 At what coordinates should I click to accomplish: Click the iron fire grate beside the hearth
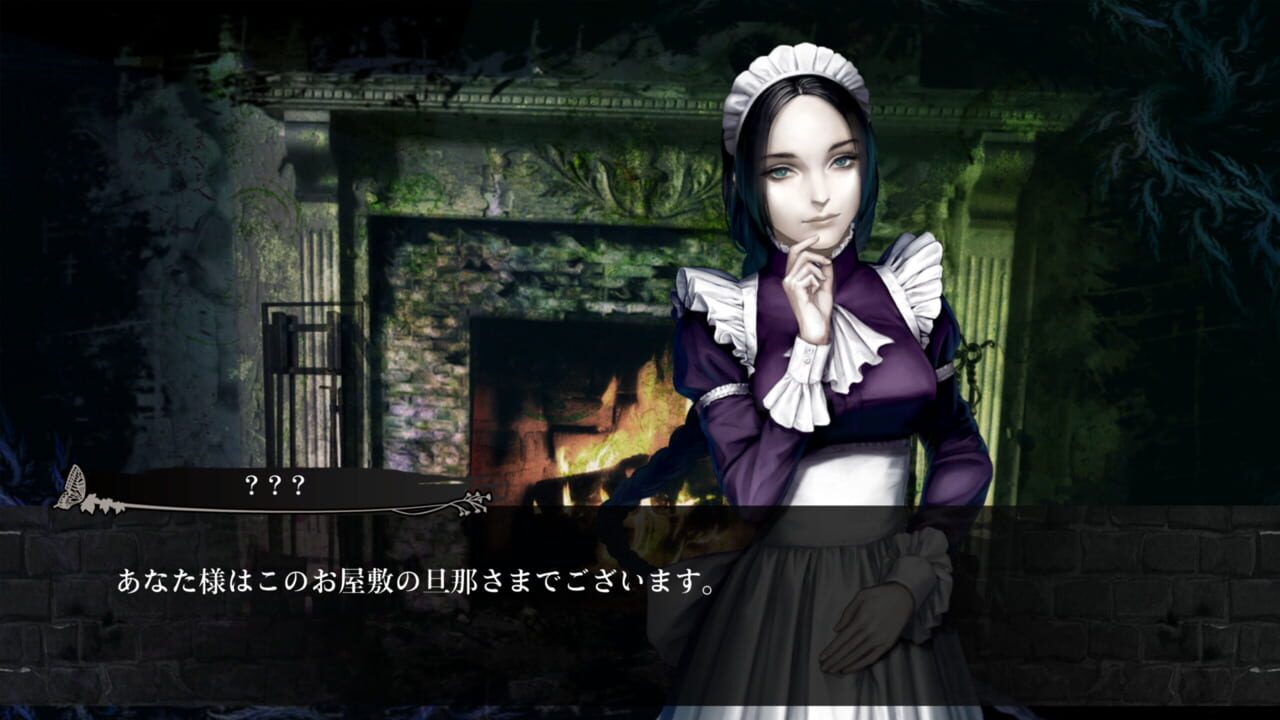(x=300, y=350)
